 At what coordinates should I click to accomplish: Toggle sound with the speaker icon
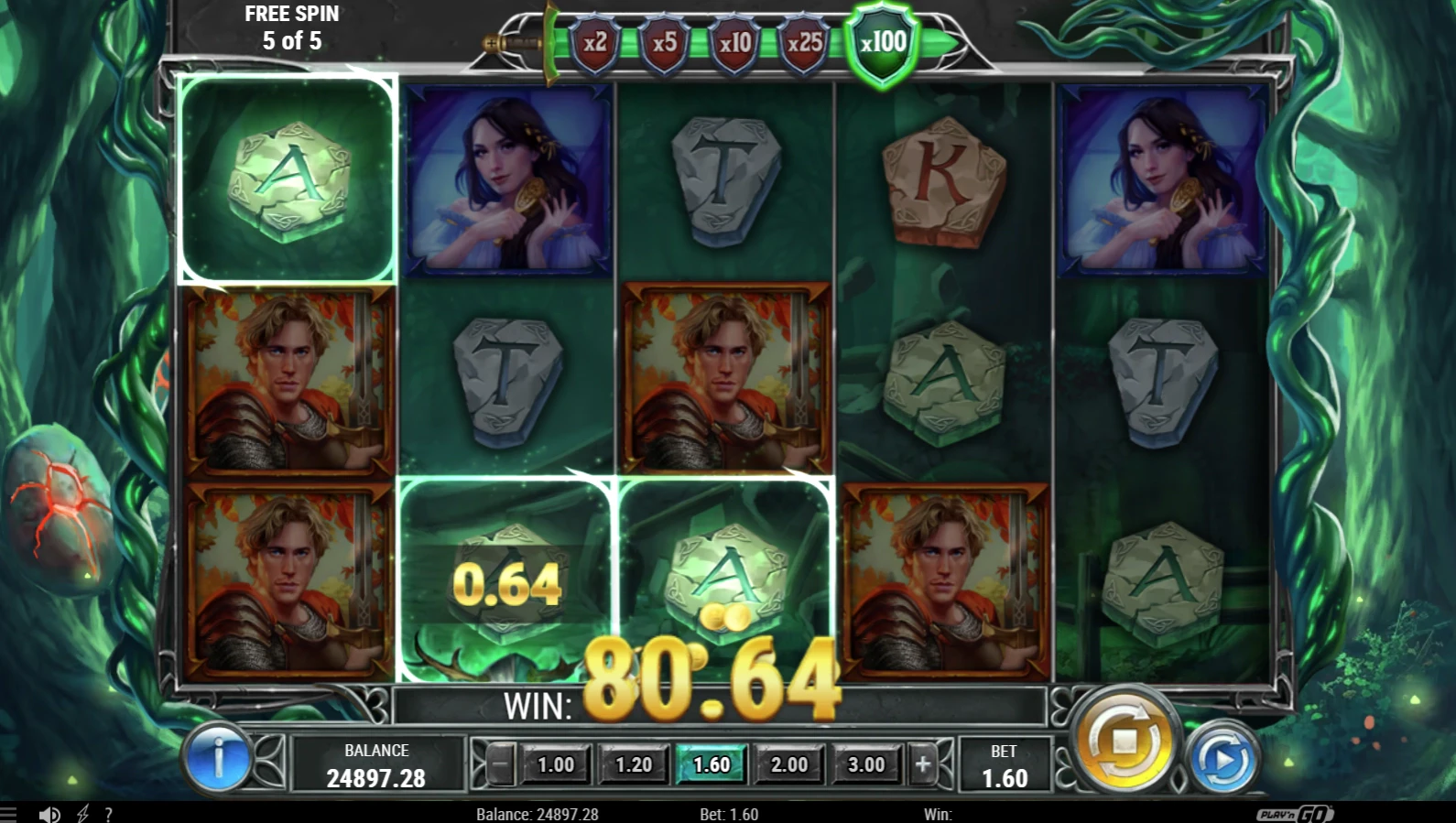tap(49, 814)
